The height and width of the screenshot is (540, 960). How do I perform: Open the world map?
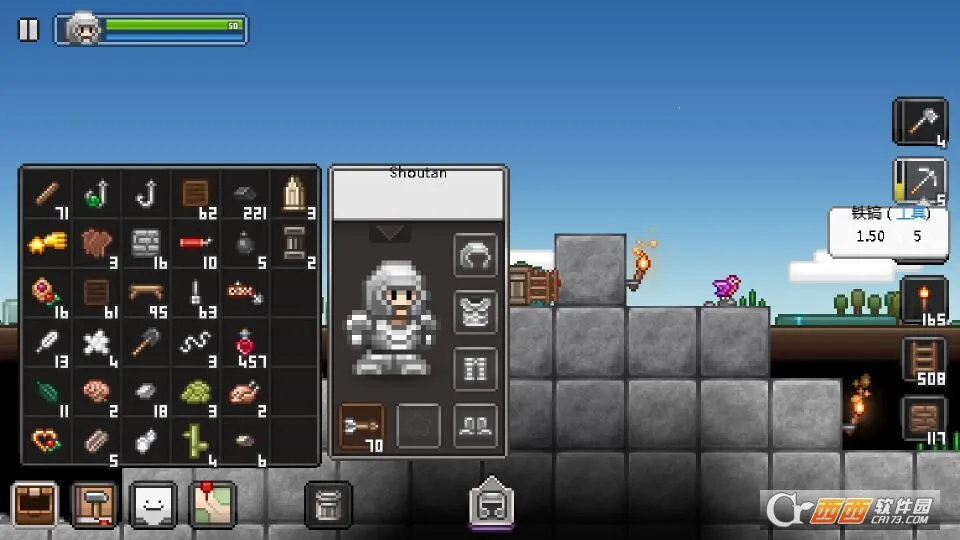(x=212, y=505)
